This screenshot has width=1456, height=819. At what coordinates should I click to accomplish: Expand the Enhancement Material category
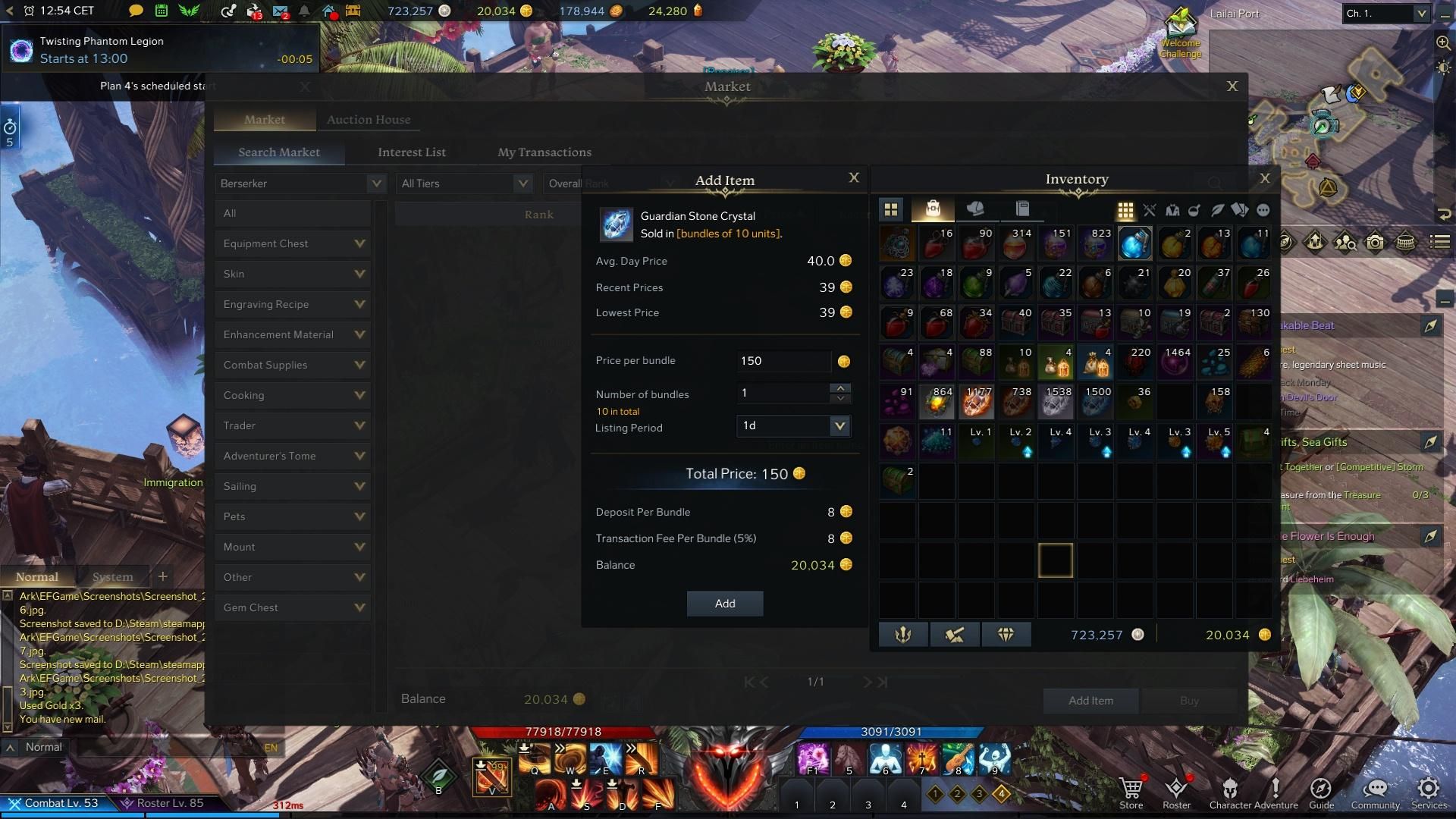[293, 334]
